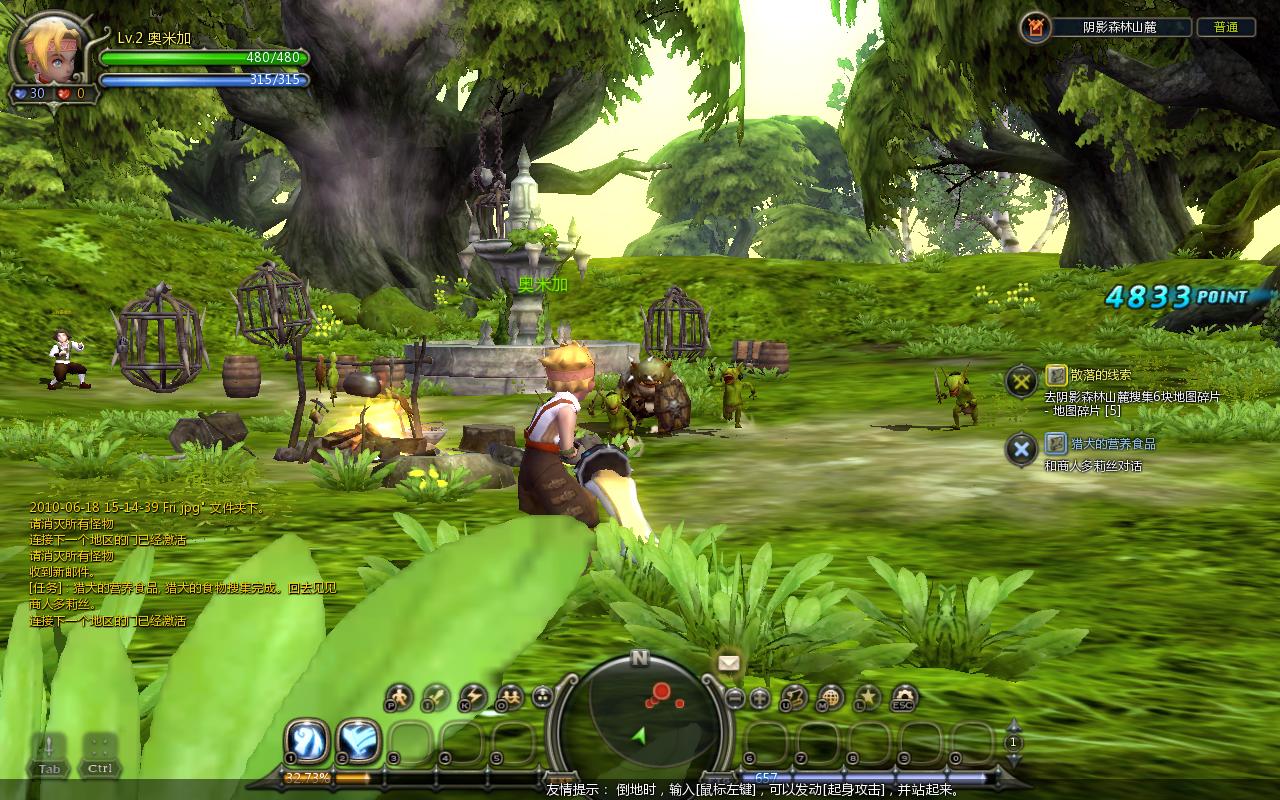The height and width of the screenshot is (800, 1280).
Task: Zoom out the minimap with minus button
Action: pyautogui.click(x=735, y=698)
